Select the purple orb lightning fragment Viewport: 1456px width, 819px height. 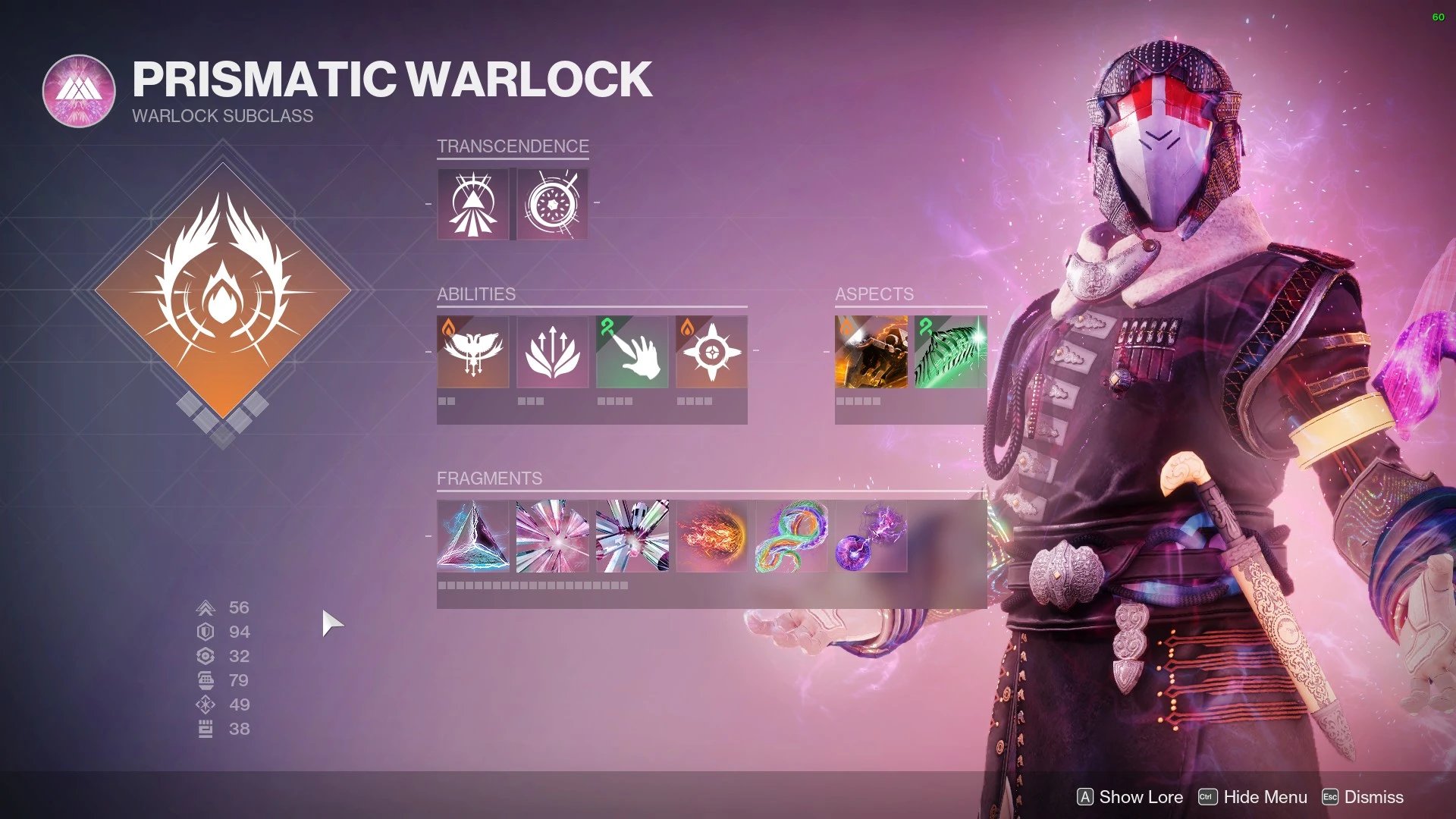[871, 536]
